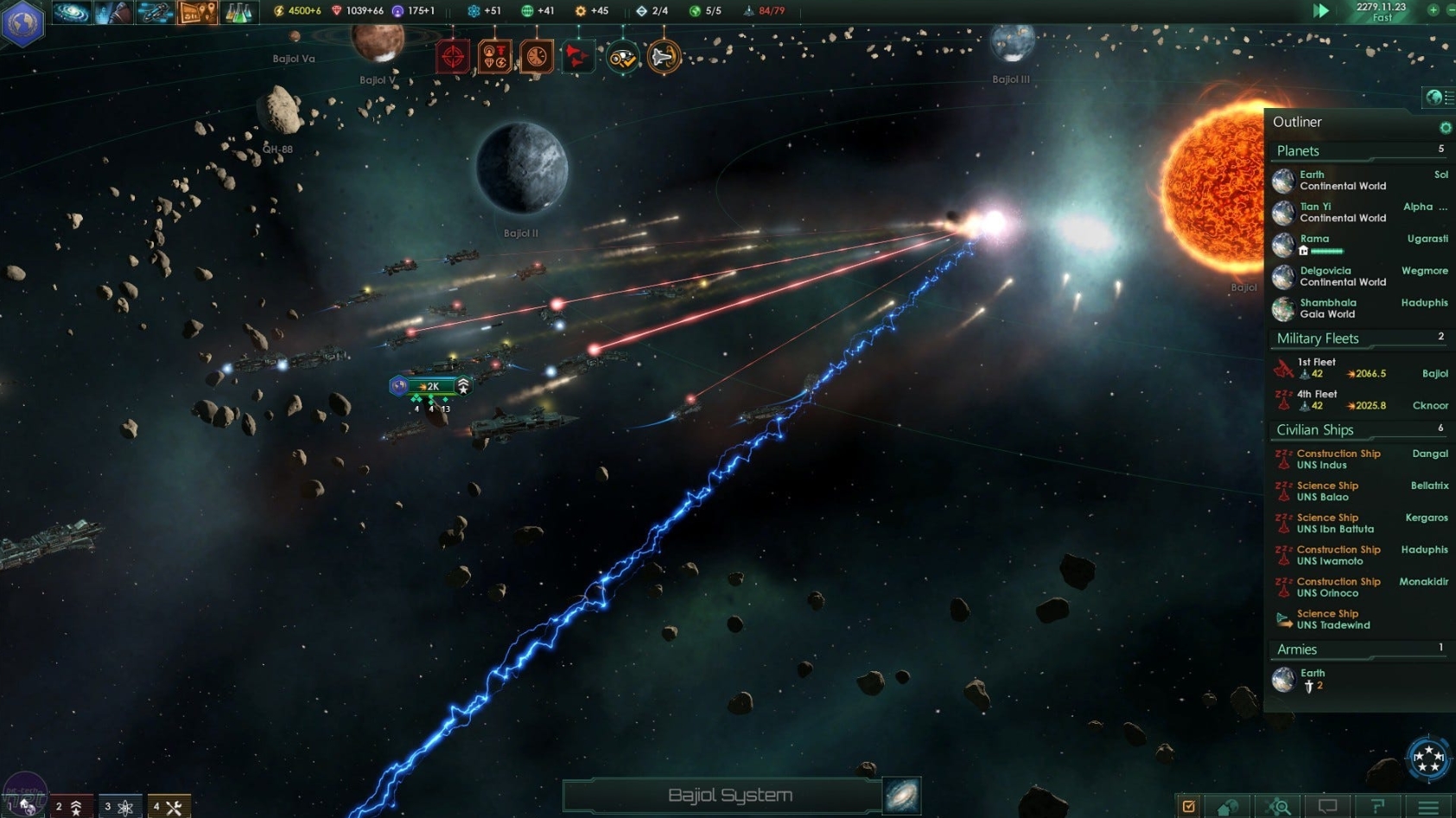The height and width of the screenshot is (818, 1456).
Task: Select Earth Continental World in Planets list
Action: pos(1331,180)
